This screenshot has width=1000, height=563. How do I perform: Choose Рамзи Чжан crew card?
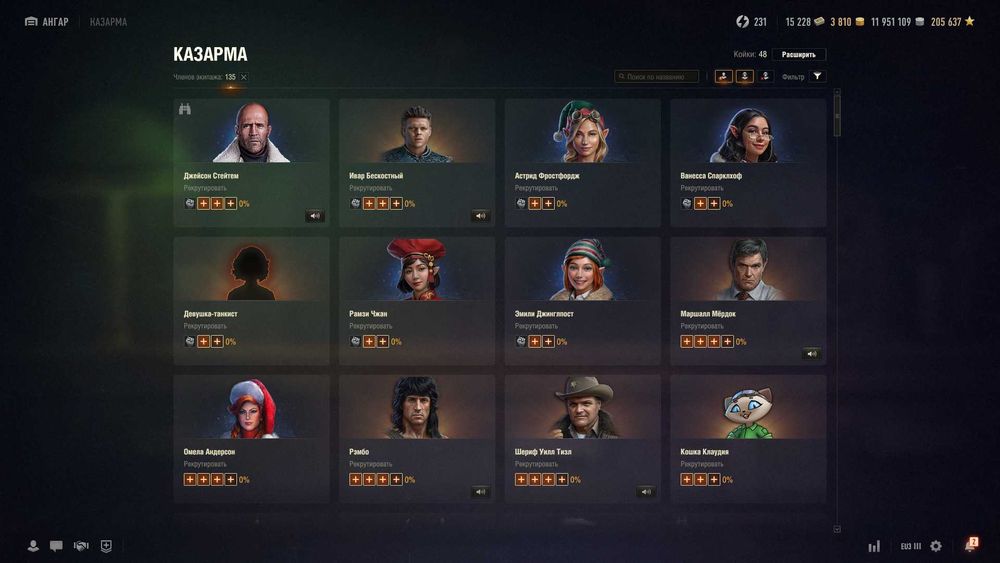click(x=417, y=300)
